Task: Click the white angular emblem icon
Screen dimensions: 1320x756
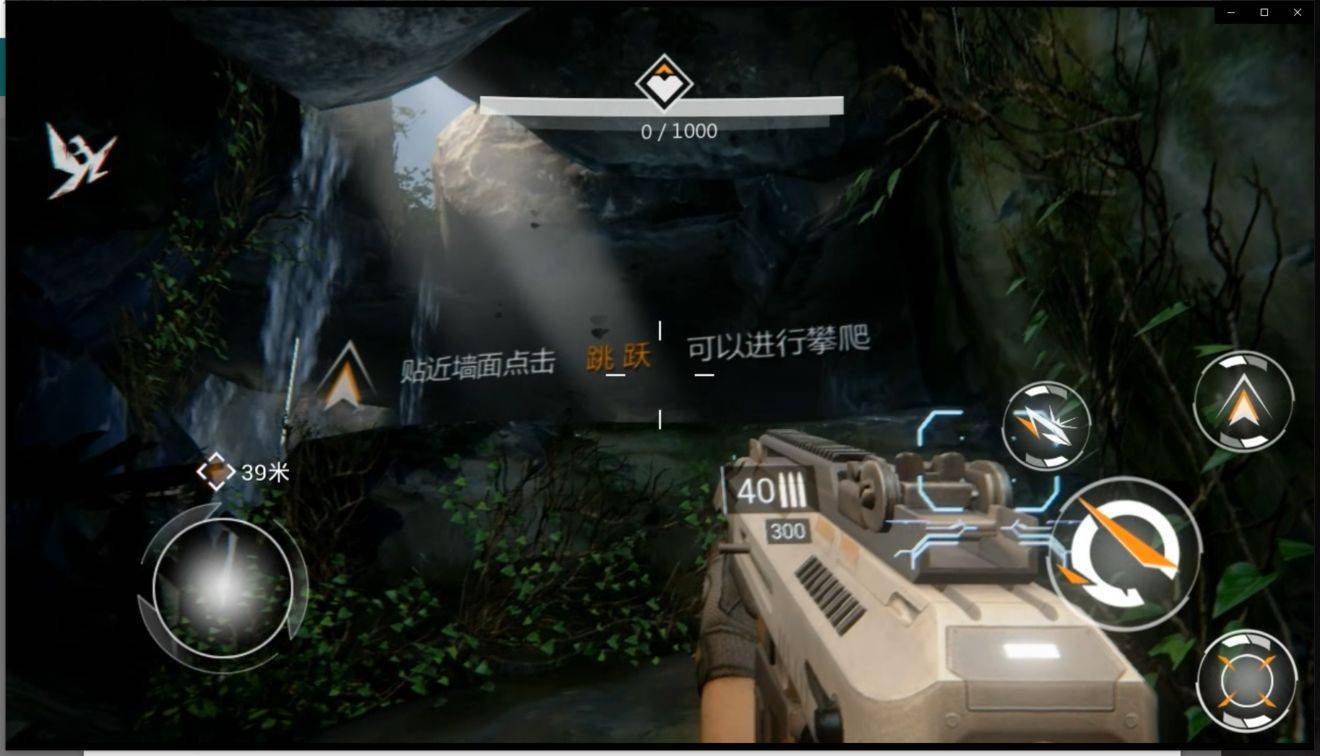Action: [80, 160]
